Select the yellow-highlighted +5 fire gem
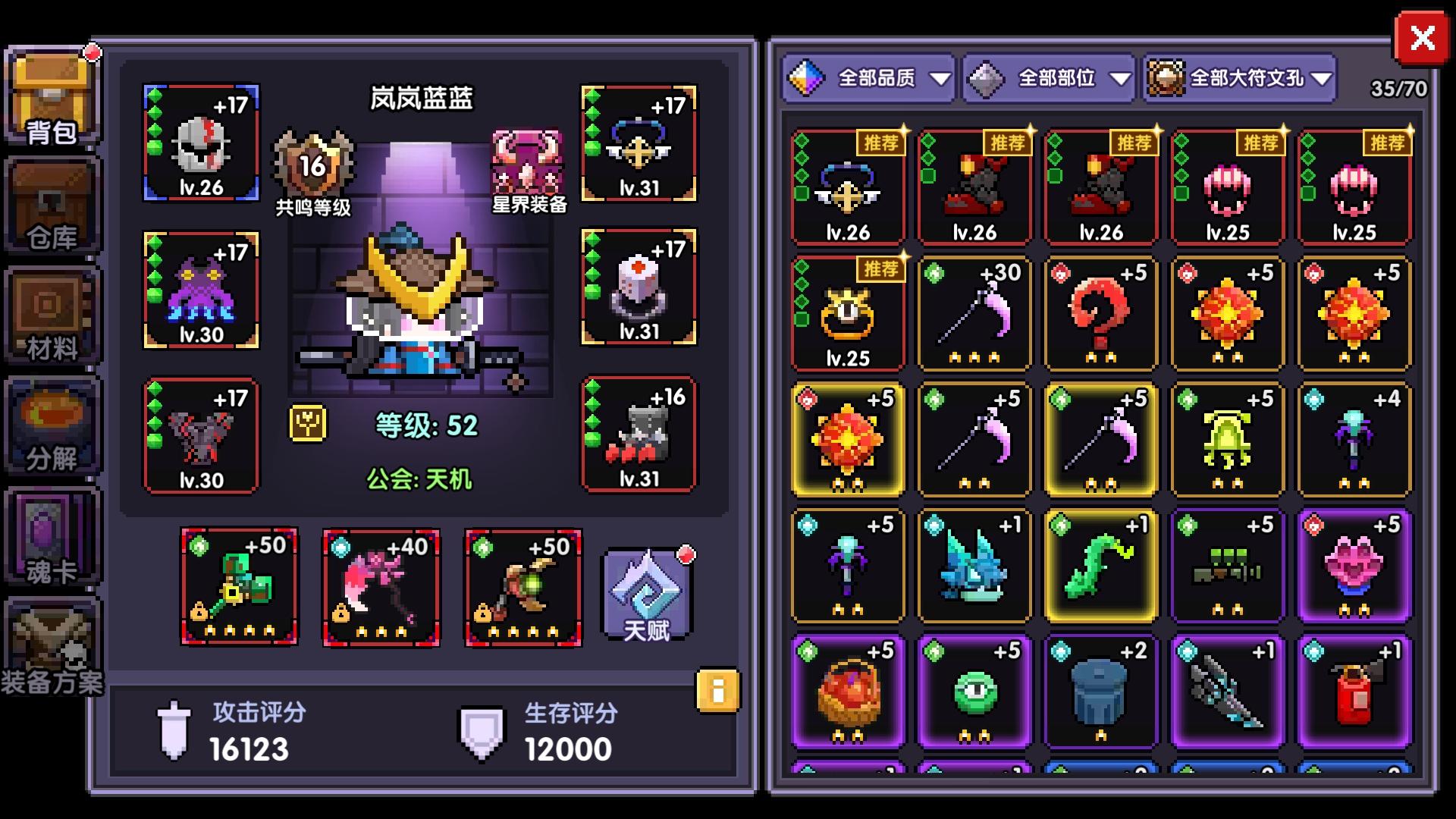1456x819 pixels. click(x=847, y=440)
